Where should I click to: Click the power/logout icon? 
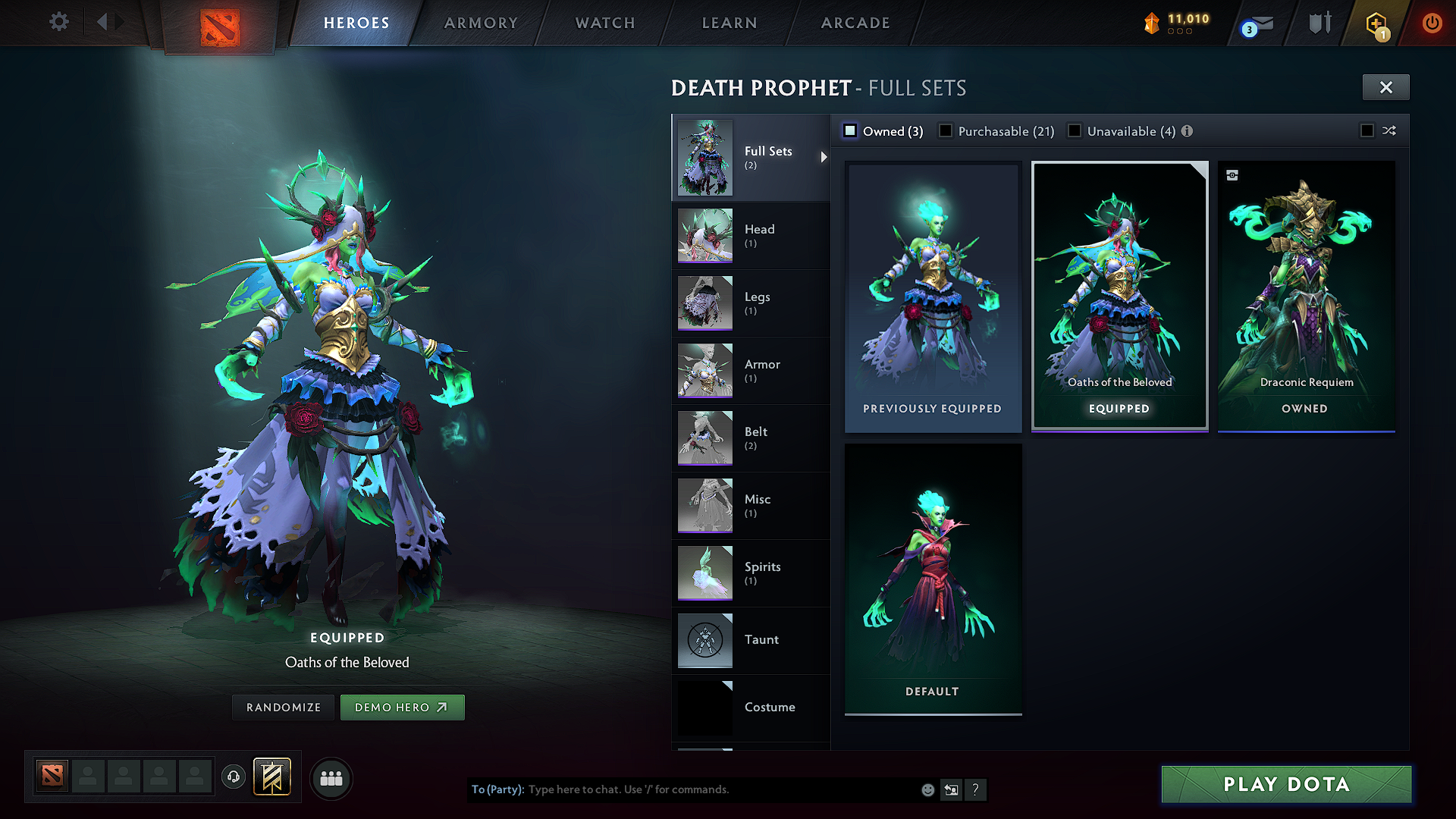pyautogui.click(x=1432, y=23)
